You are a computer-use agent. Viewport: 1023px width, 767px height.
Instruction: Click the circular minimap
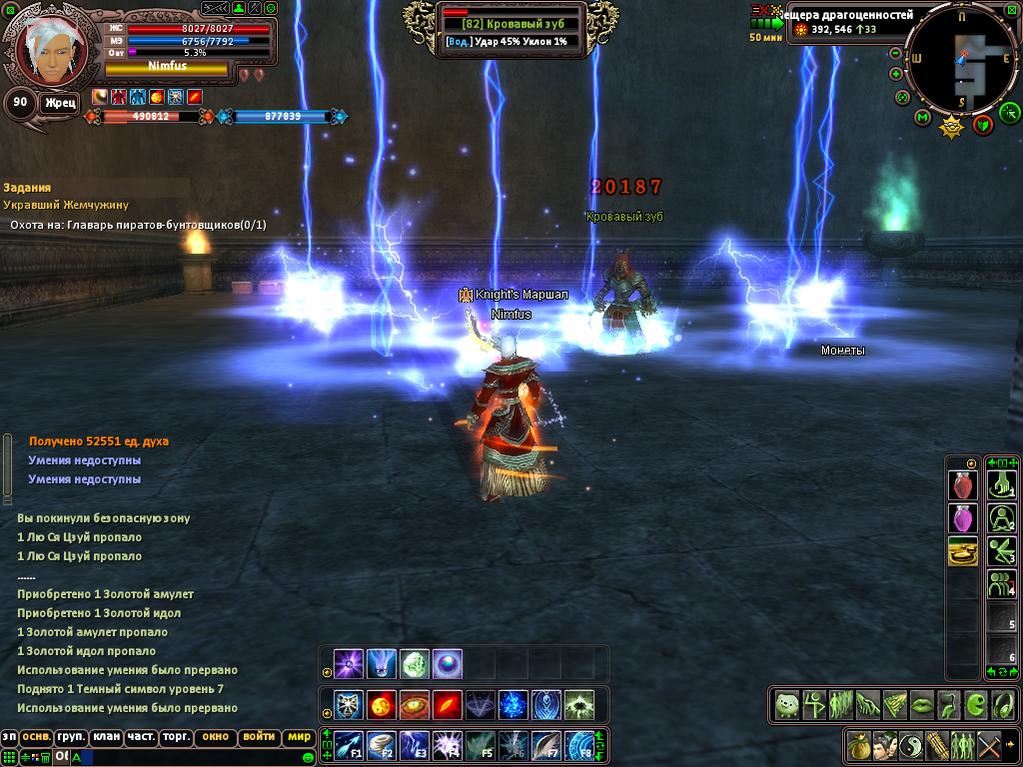click(x=964, y=60)
